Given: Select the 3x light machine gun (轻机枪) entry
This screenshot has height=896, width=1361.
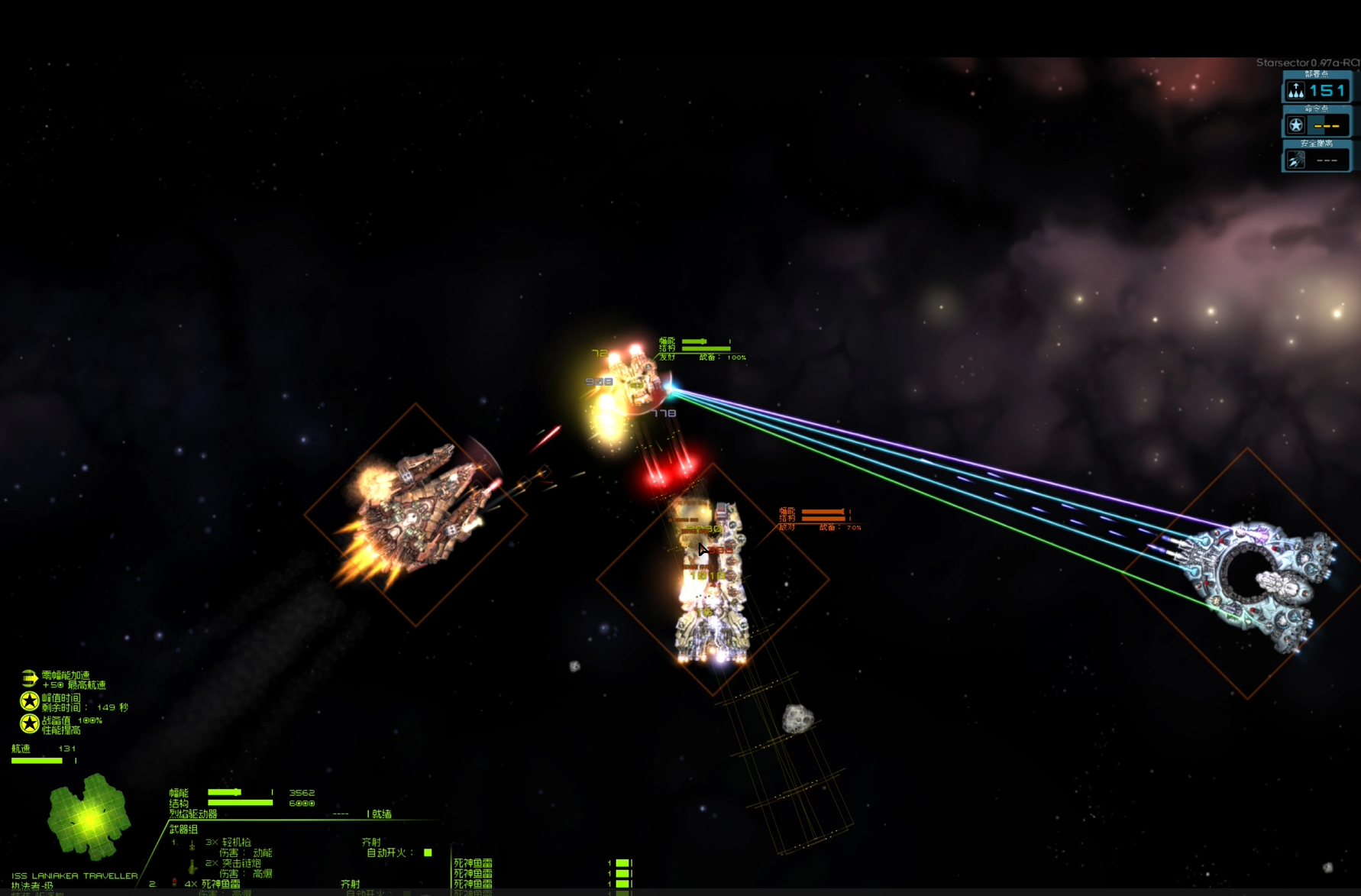Looking at the screenshot, I should click(x=228, y=842).
